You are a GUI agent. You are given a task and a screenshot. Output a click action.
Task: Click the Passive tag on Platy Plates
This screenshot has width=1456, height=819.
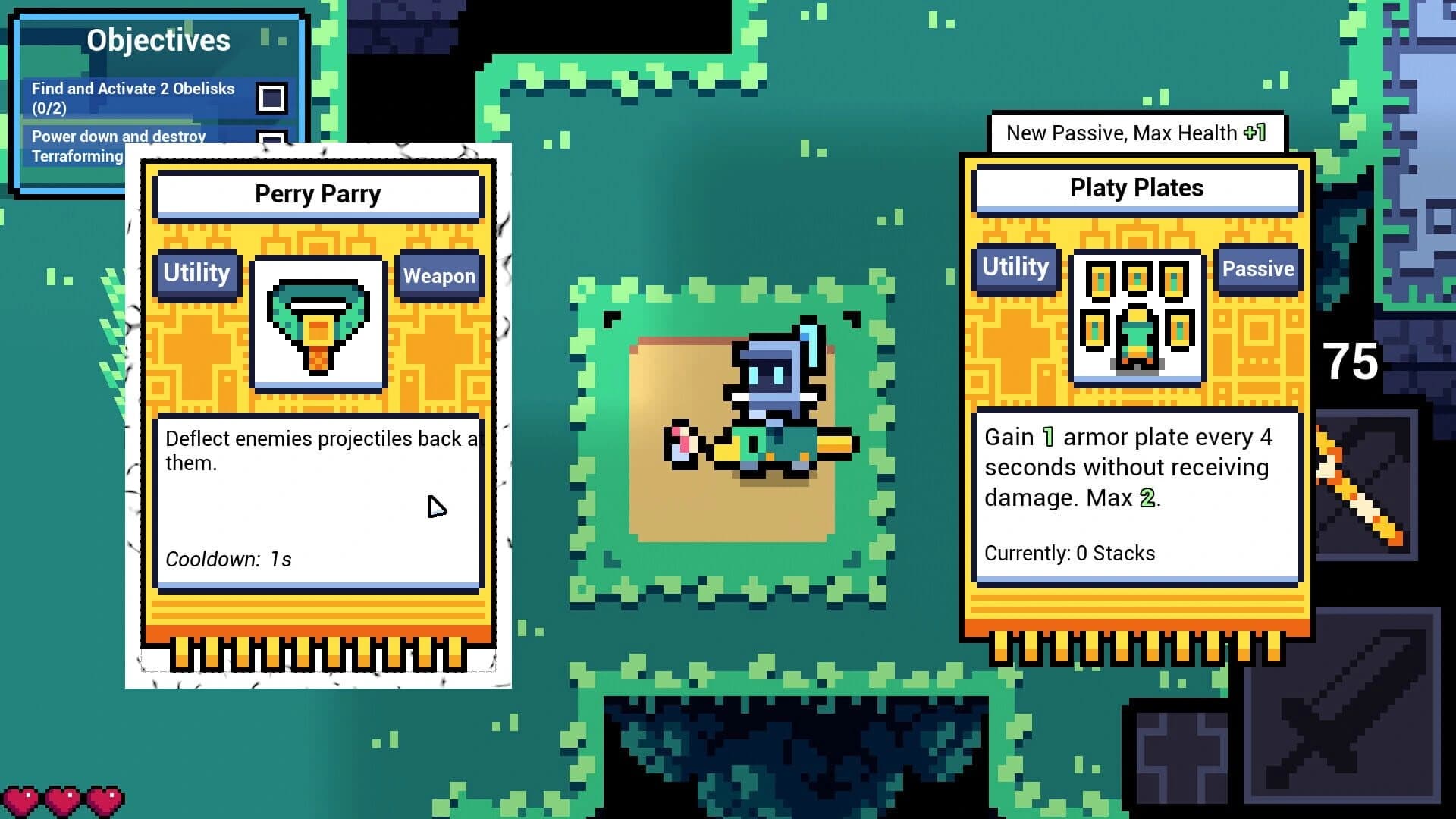[x=1259, y=269]
